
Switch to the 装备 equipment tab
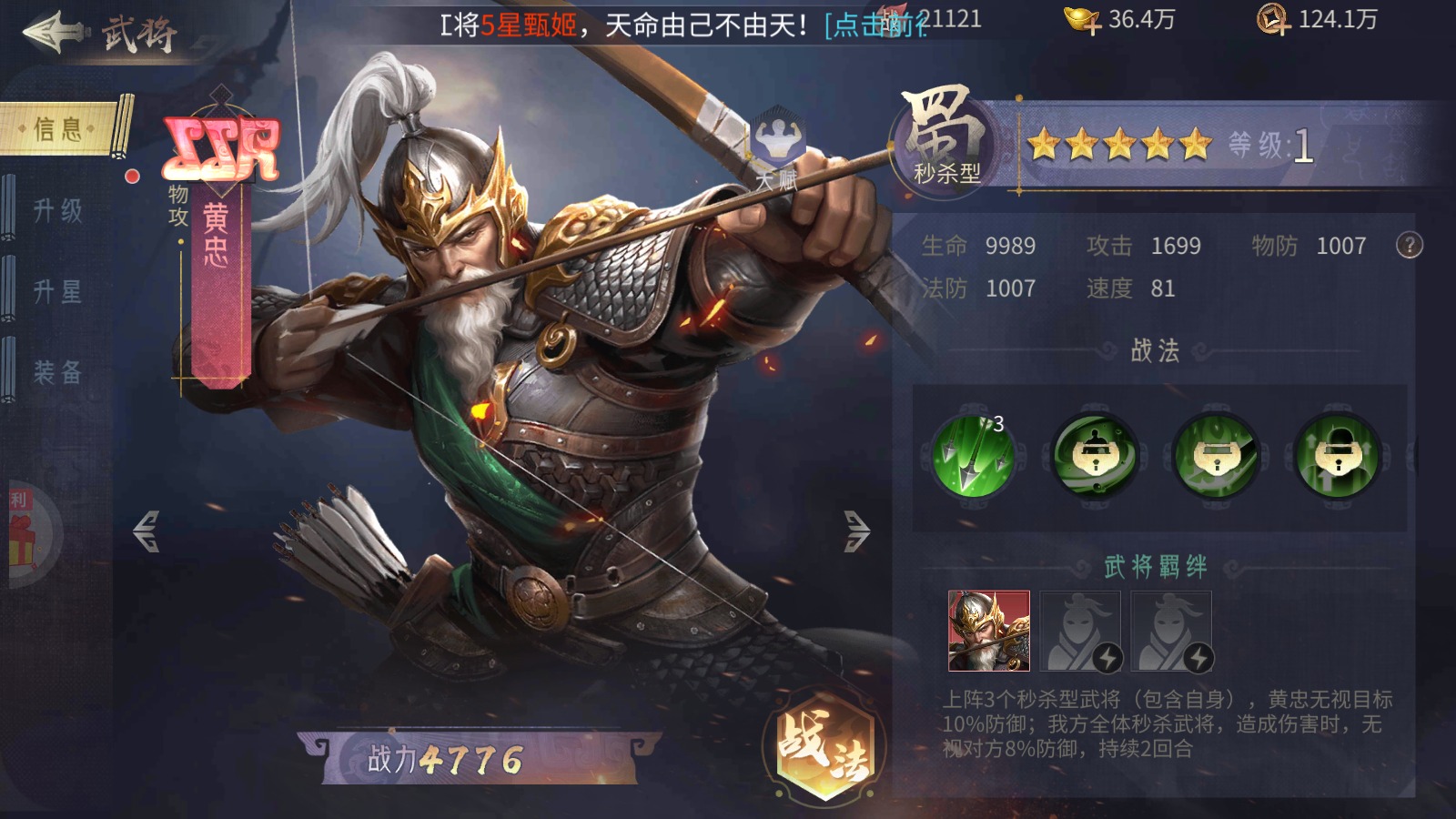click(x=58, y=372)
